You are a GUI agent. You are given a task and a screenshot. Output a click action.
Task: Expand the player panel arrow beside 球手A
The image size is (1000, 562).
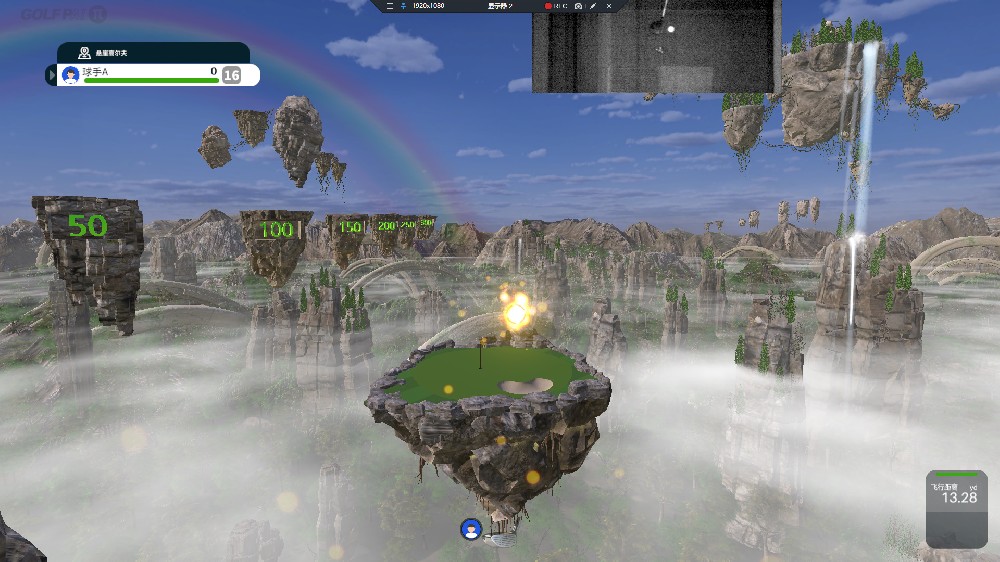click(x=51, y=75)
